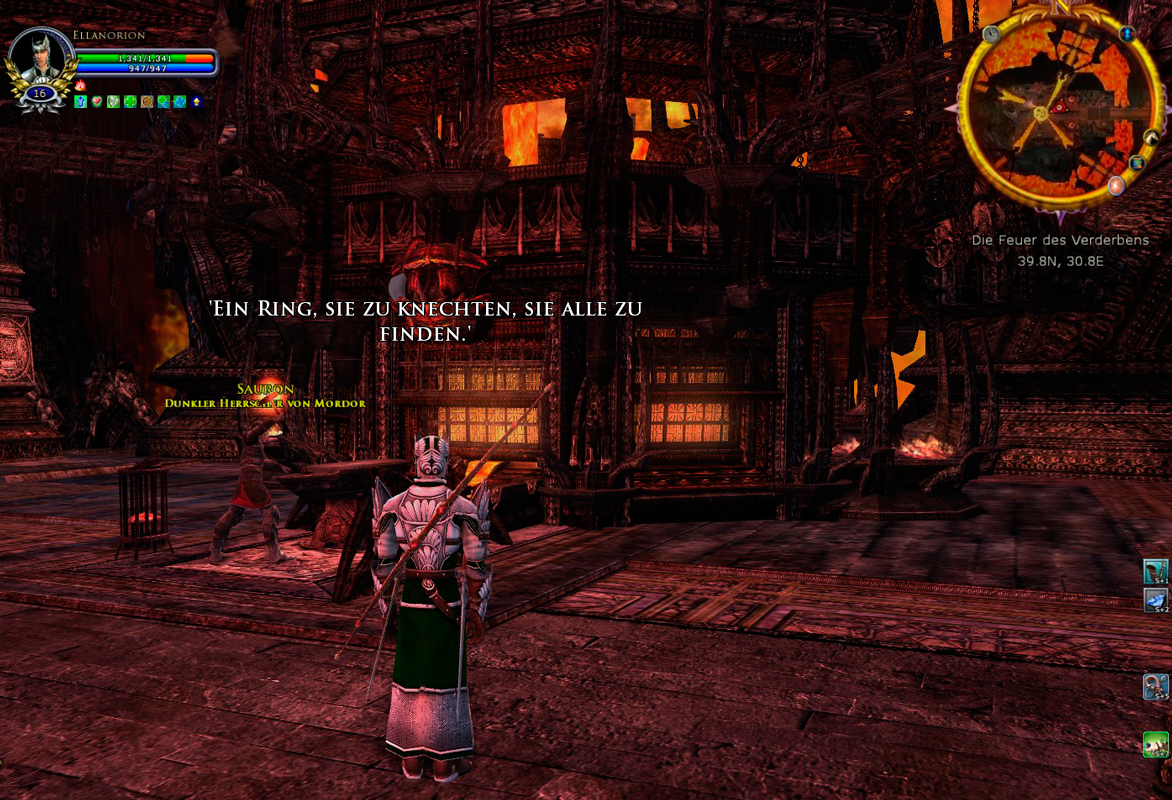Click the red heart buff icon

tap(97, 102)
